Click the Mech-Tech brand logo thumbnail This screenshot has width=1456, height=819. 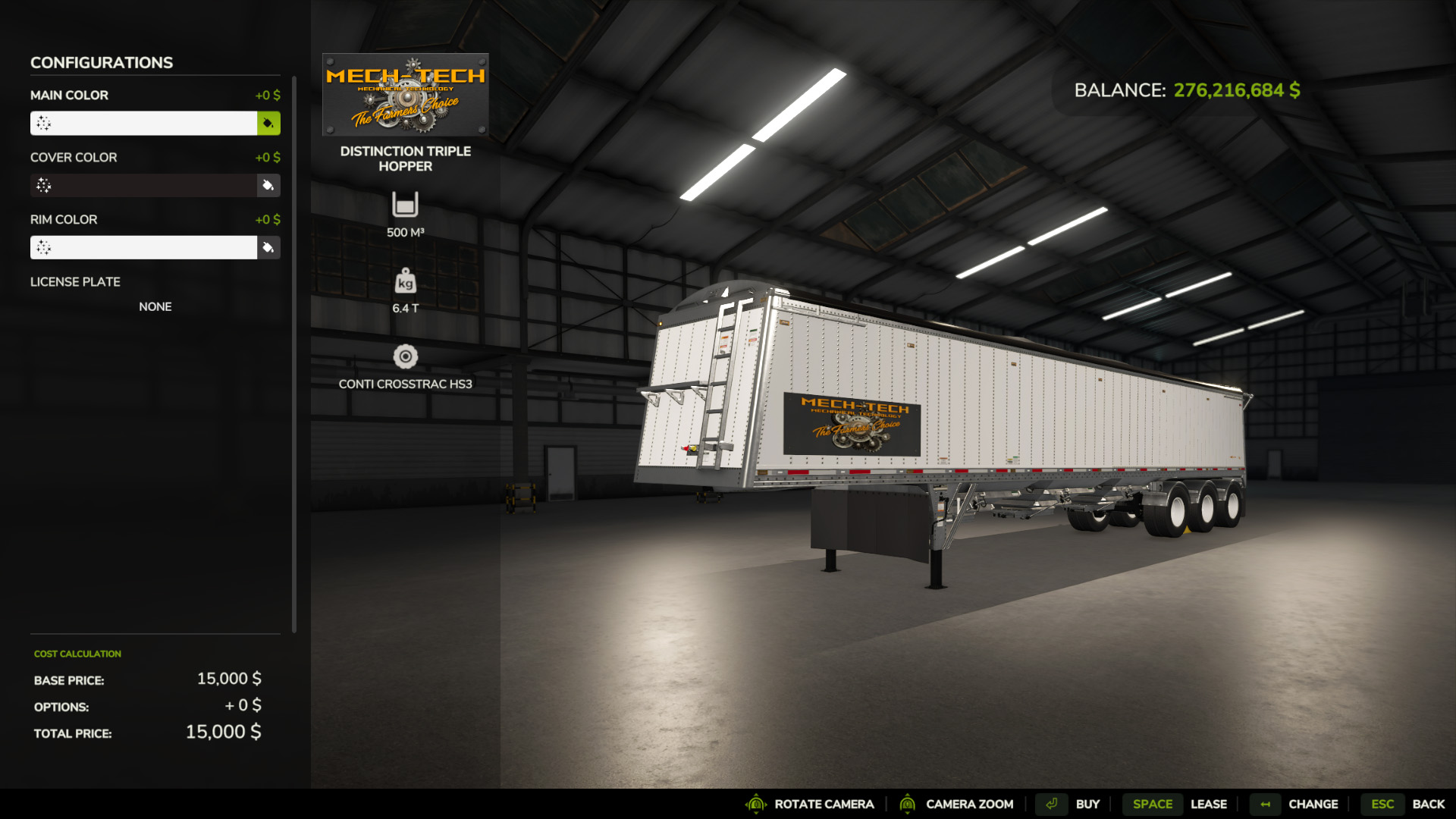point(406,94)
